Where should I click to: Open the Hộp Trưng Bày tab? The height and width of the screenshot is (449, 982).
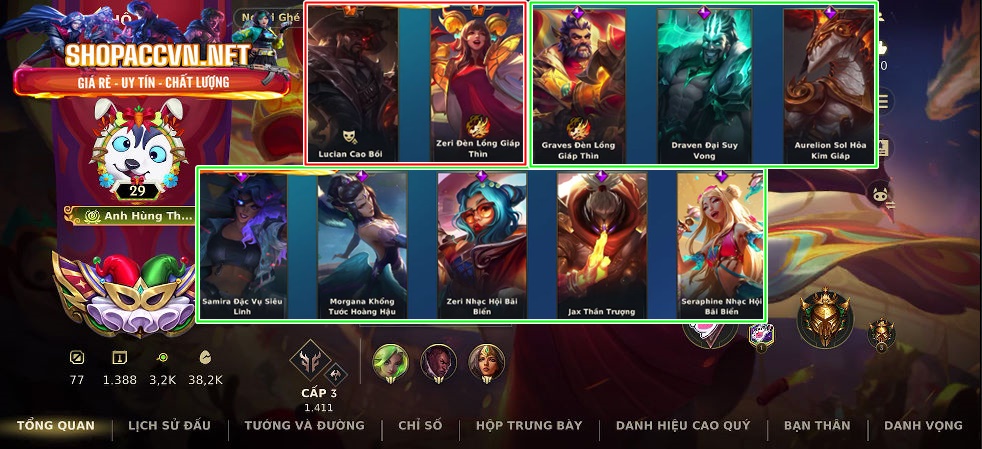529,426
